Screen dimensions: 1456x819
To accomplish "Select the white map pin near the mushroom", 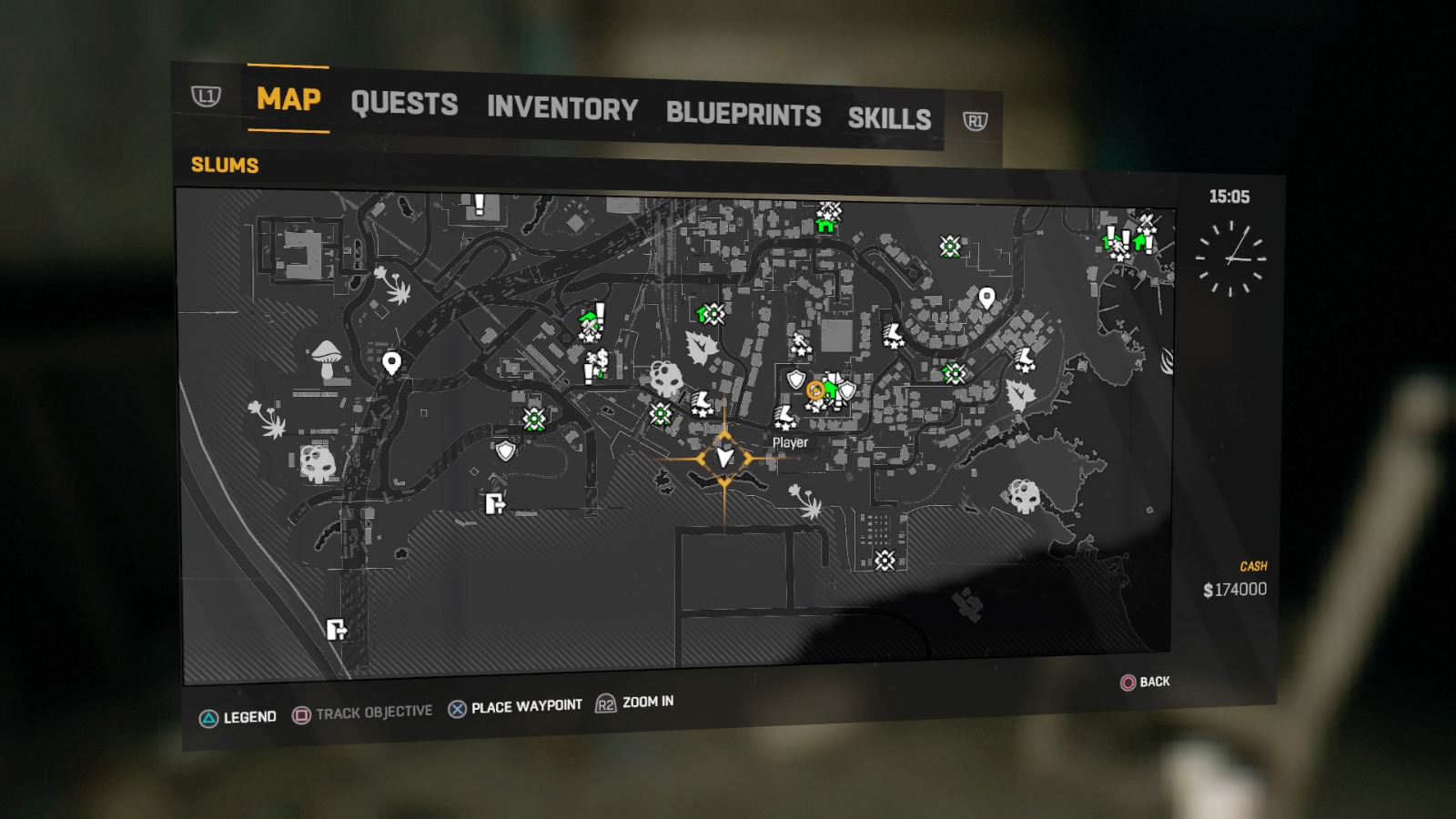I will click(x=391, y=362).
